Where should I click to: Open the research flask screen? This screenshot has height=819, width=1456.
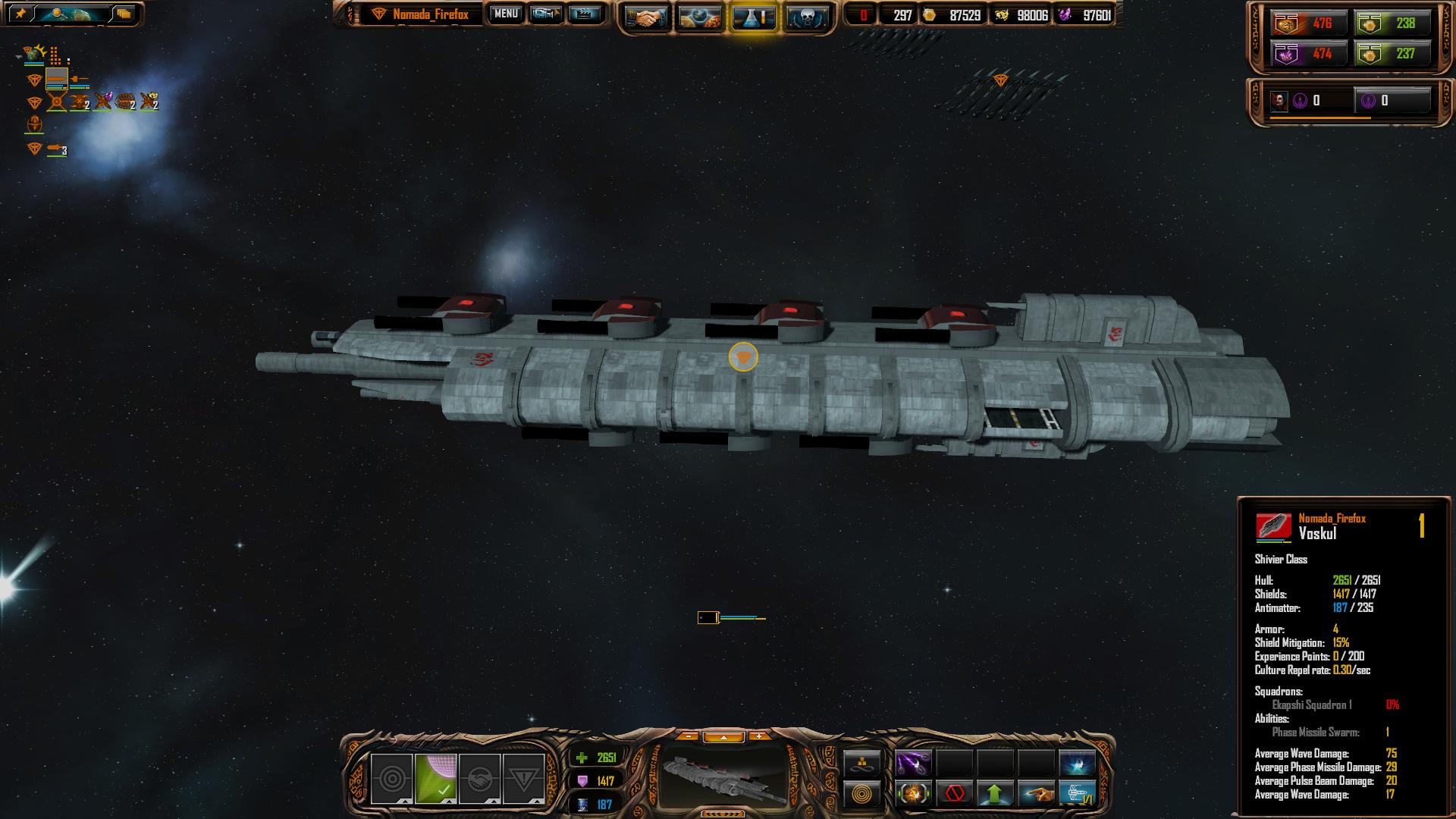tap(754, 17)
